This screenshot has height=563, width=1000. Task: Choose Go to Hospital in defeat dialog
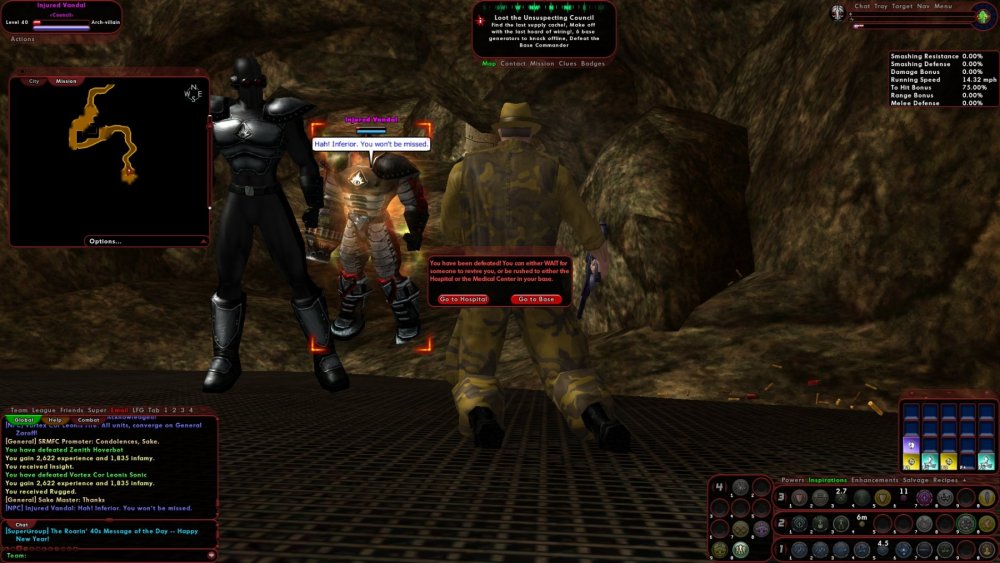click(463, 299)
